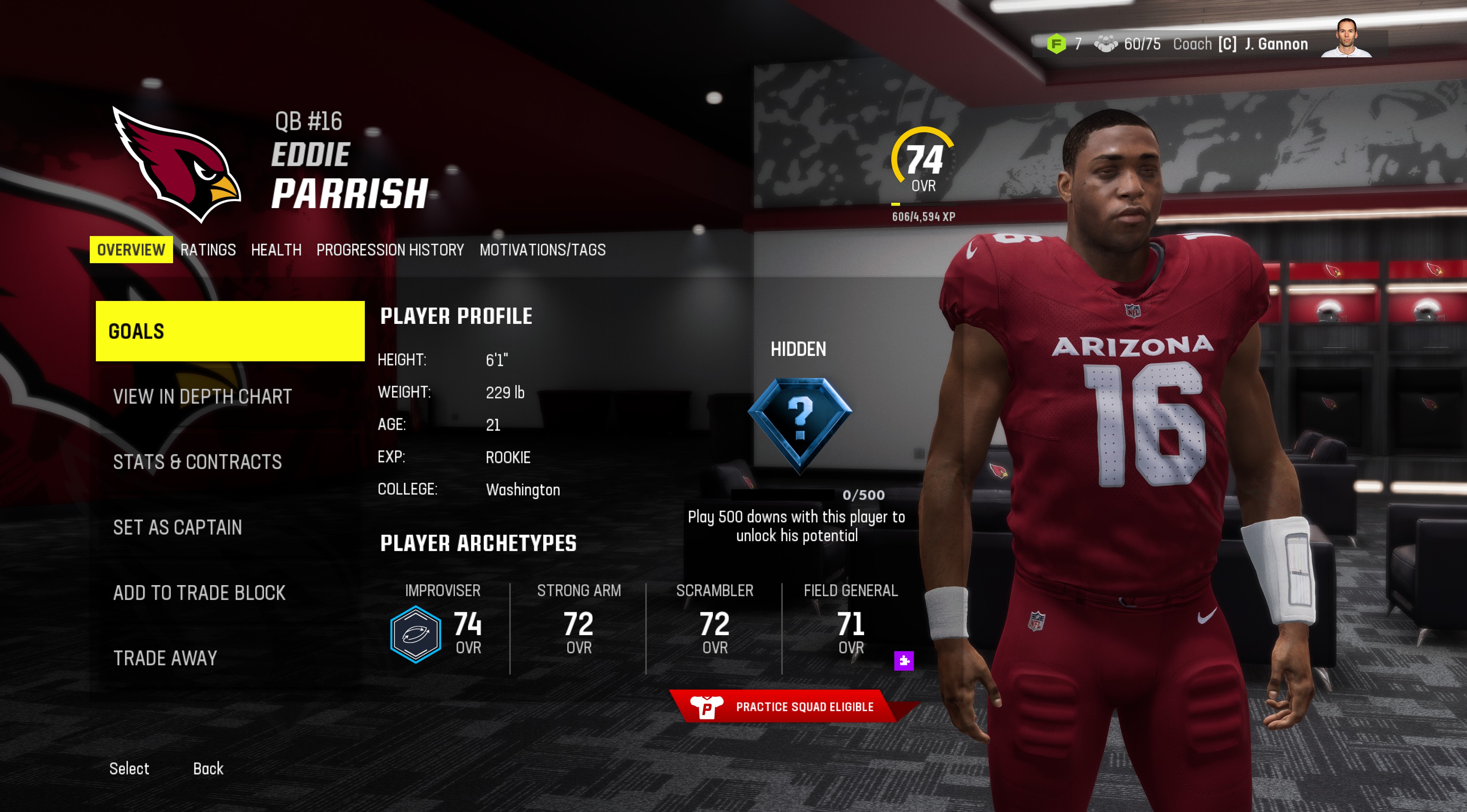This screenshot has width=1467, height=812.
Task: Click coach J. Gannon's portrait
Action: click(x=1346, y=38)
